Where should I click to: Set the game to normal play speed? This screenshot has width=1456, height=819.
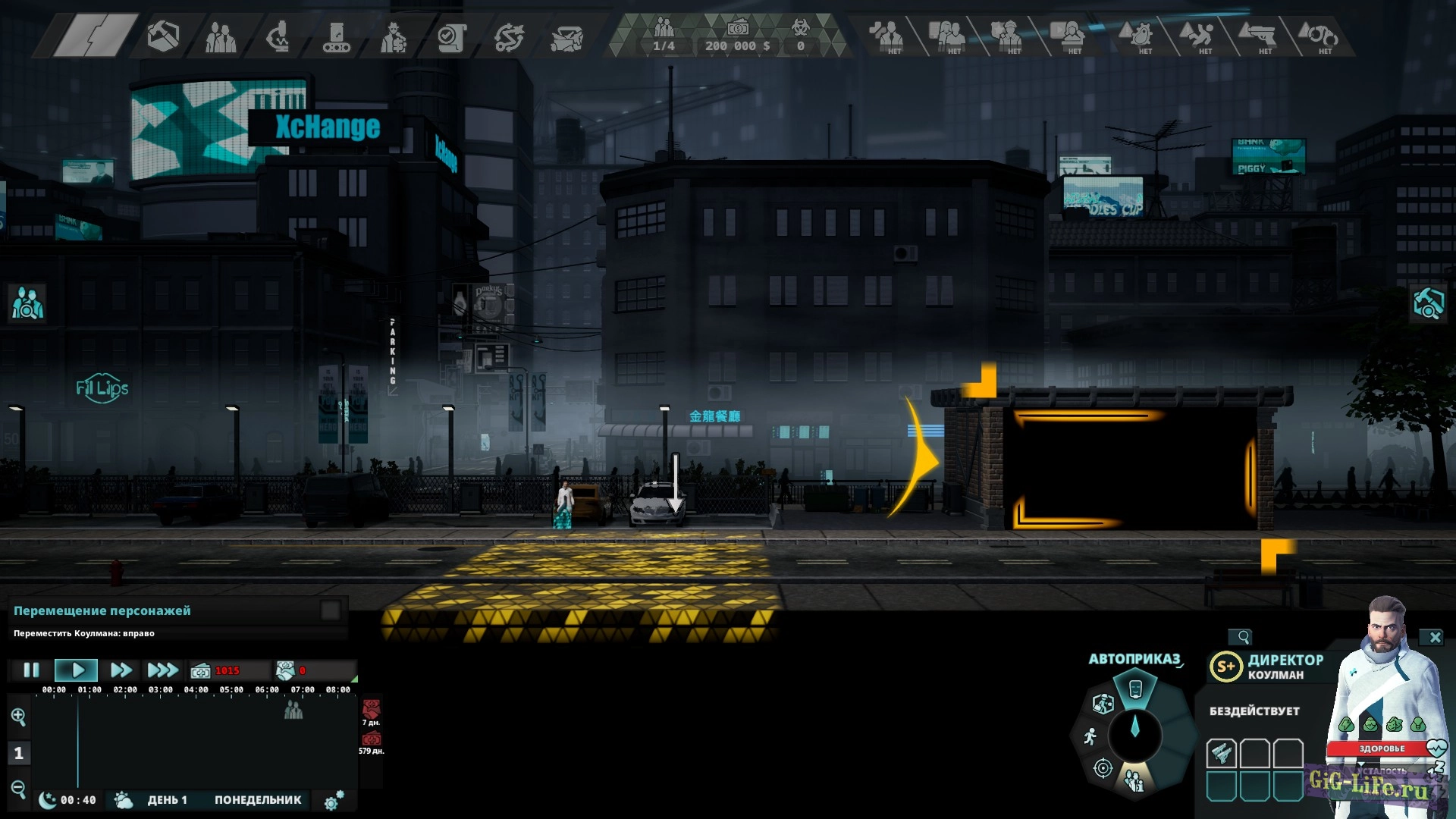(x=77, y=670)
